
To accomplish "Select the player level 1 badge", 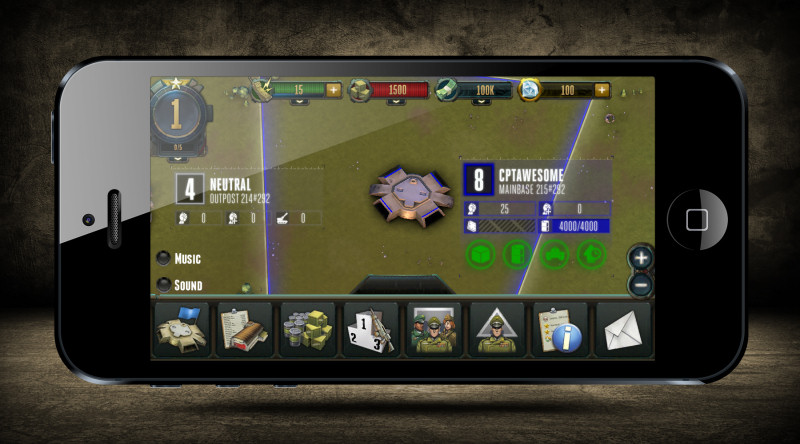I will (177, 115).
